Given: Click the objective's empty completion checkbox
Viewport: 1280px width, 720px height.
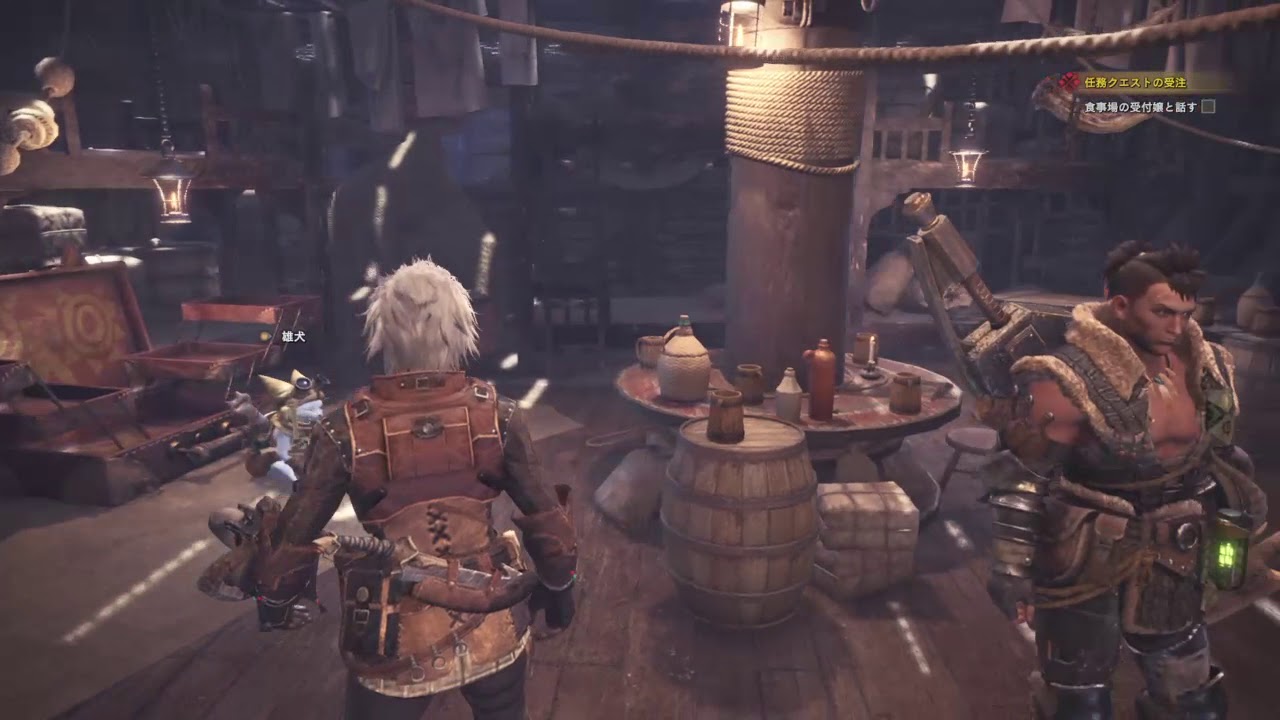Looking at the screenshot, I should (x=1208, y=106).
